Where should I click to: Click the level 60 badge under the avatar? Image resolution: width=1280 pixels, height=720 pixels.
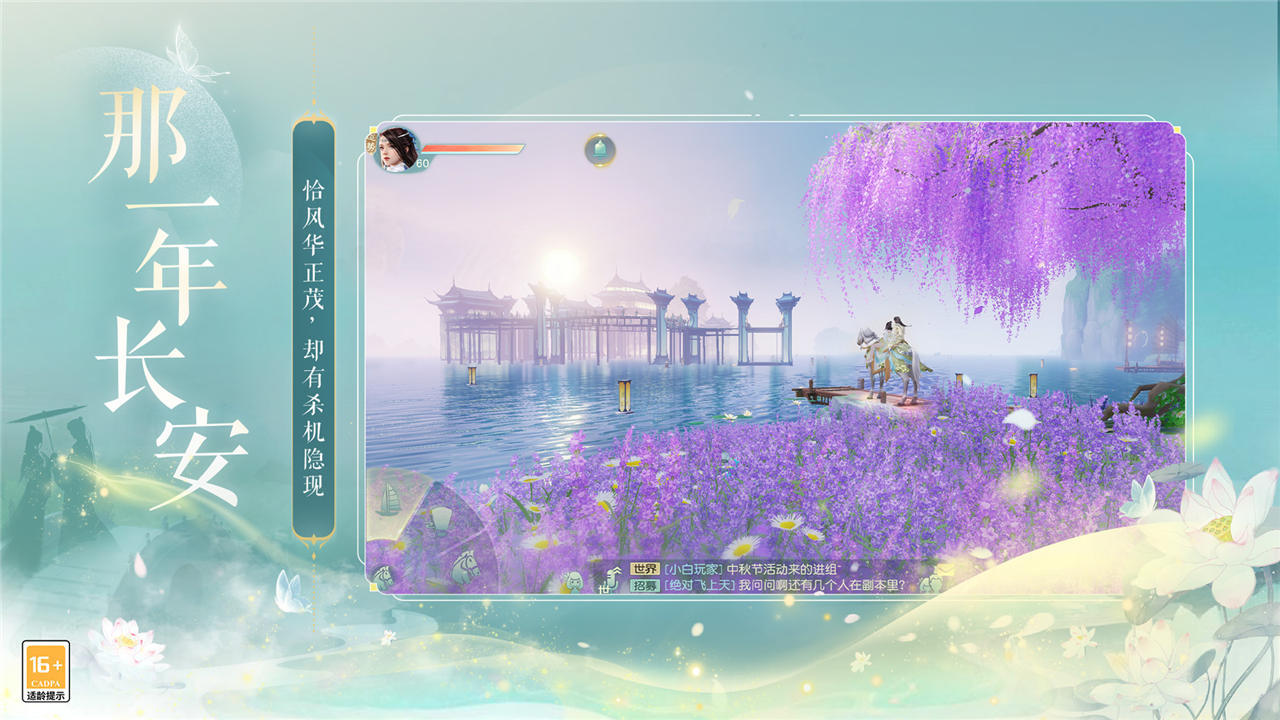click(422, 163)
